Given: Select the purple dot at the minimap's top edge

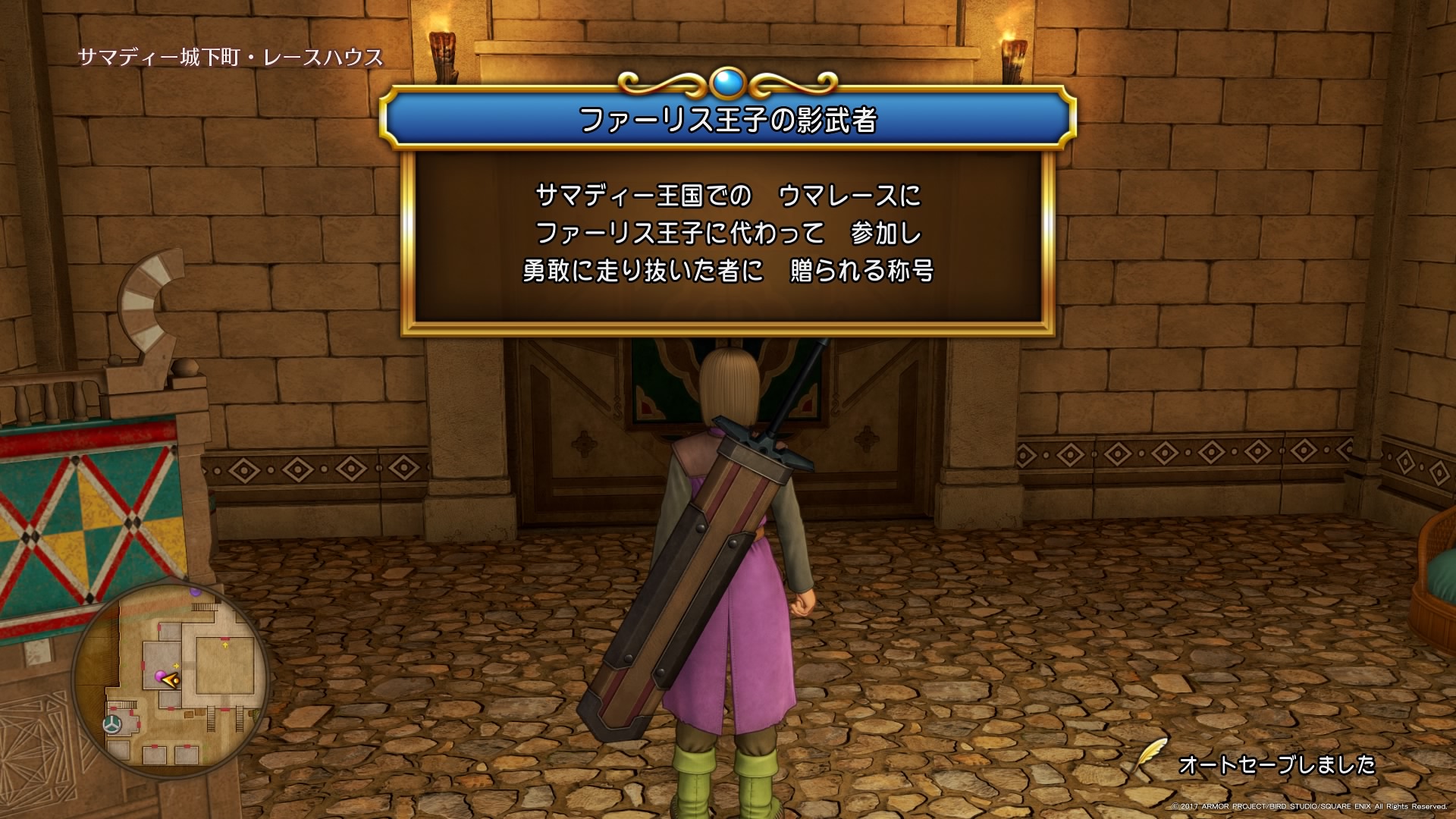Looking at the screenshot, I should pyautogui.click(x=195, y=594).
